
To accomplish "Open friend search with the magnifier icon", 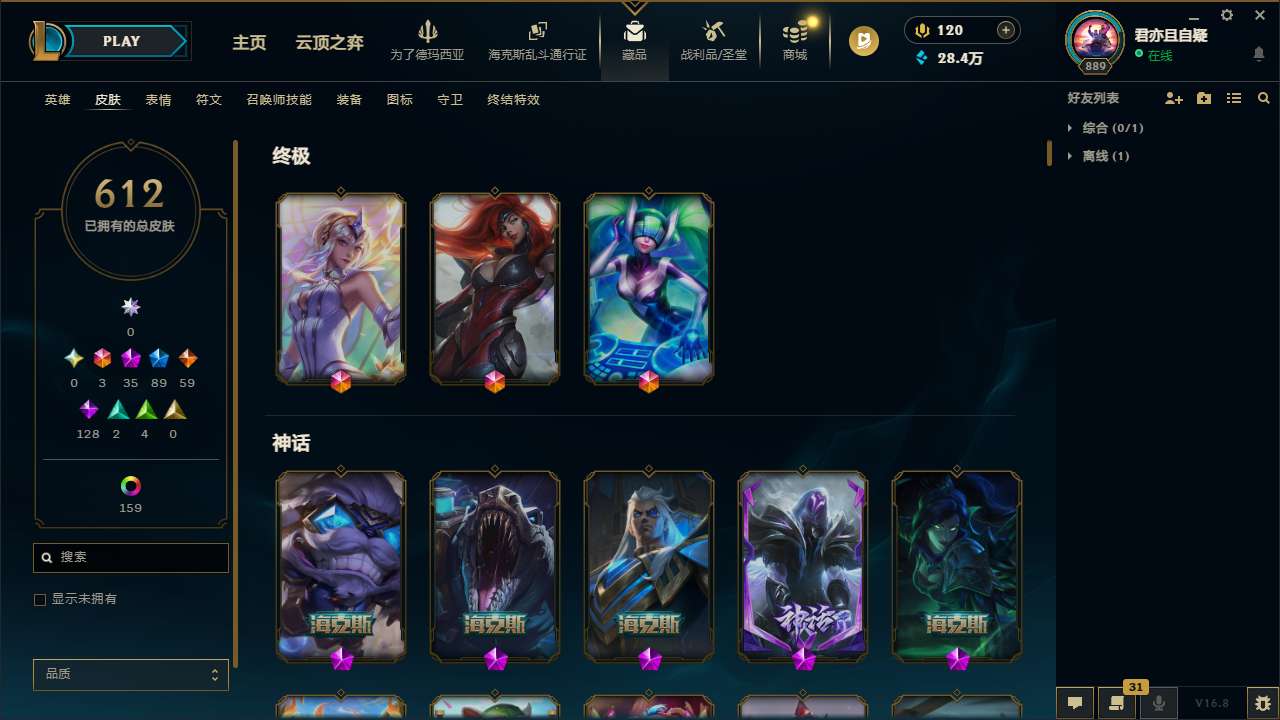I will click(1262, 97).
